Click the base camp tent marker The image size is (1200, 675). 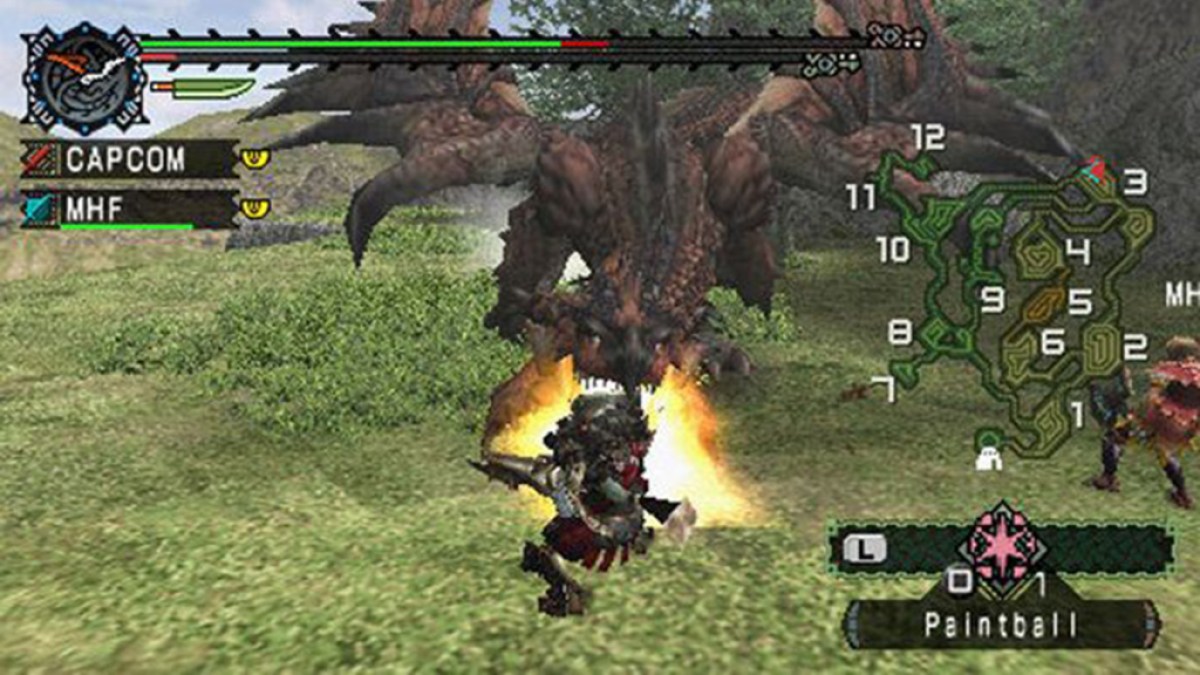989,458
